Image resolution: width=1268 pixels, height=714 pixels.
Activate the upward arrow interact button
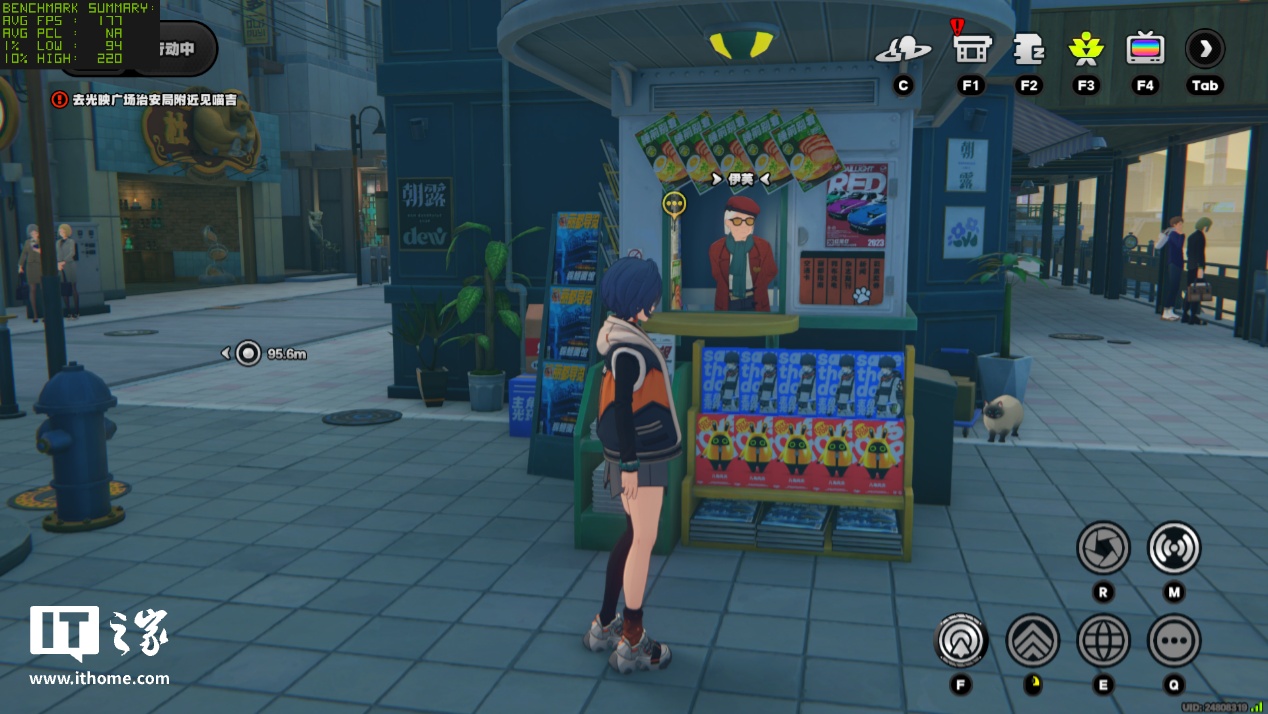(961, 640)
